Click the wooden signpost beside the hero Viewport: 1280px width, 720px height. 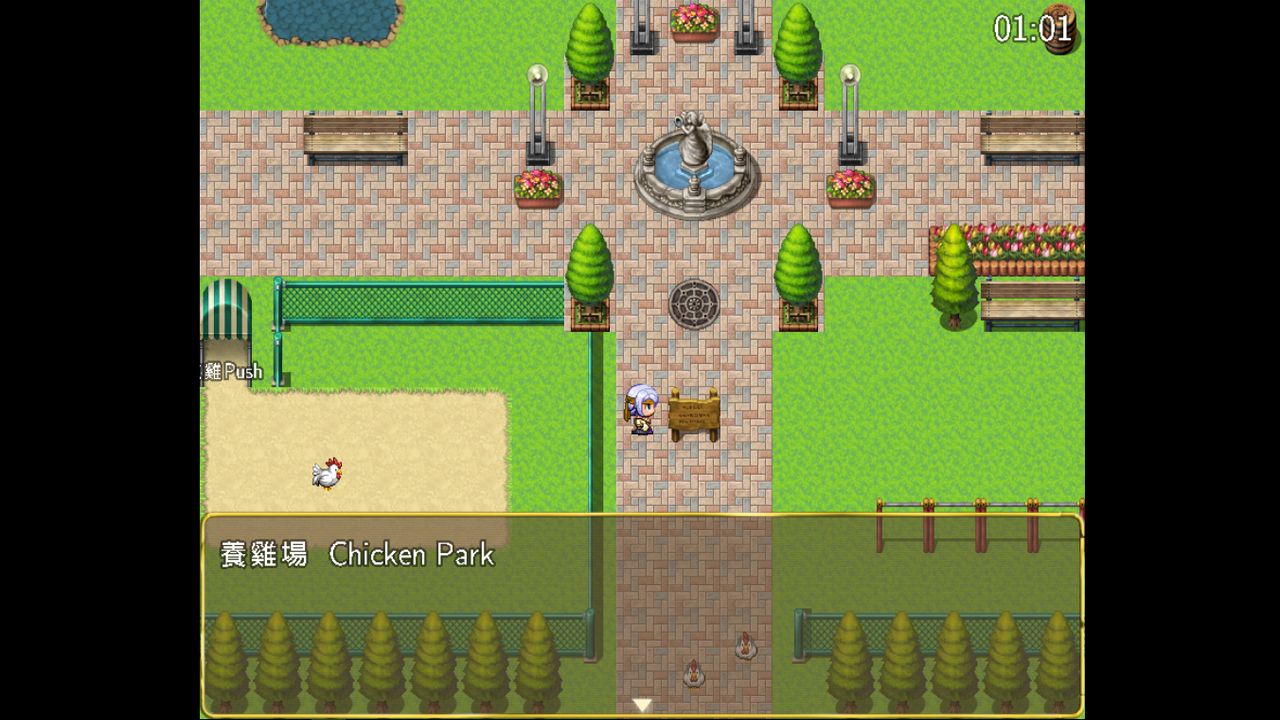(x=692, y=415)
